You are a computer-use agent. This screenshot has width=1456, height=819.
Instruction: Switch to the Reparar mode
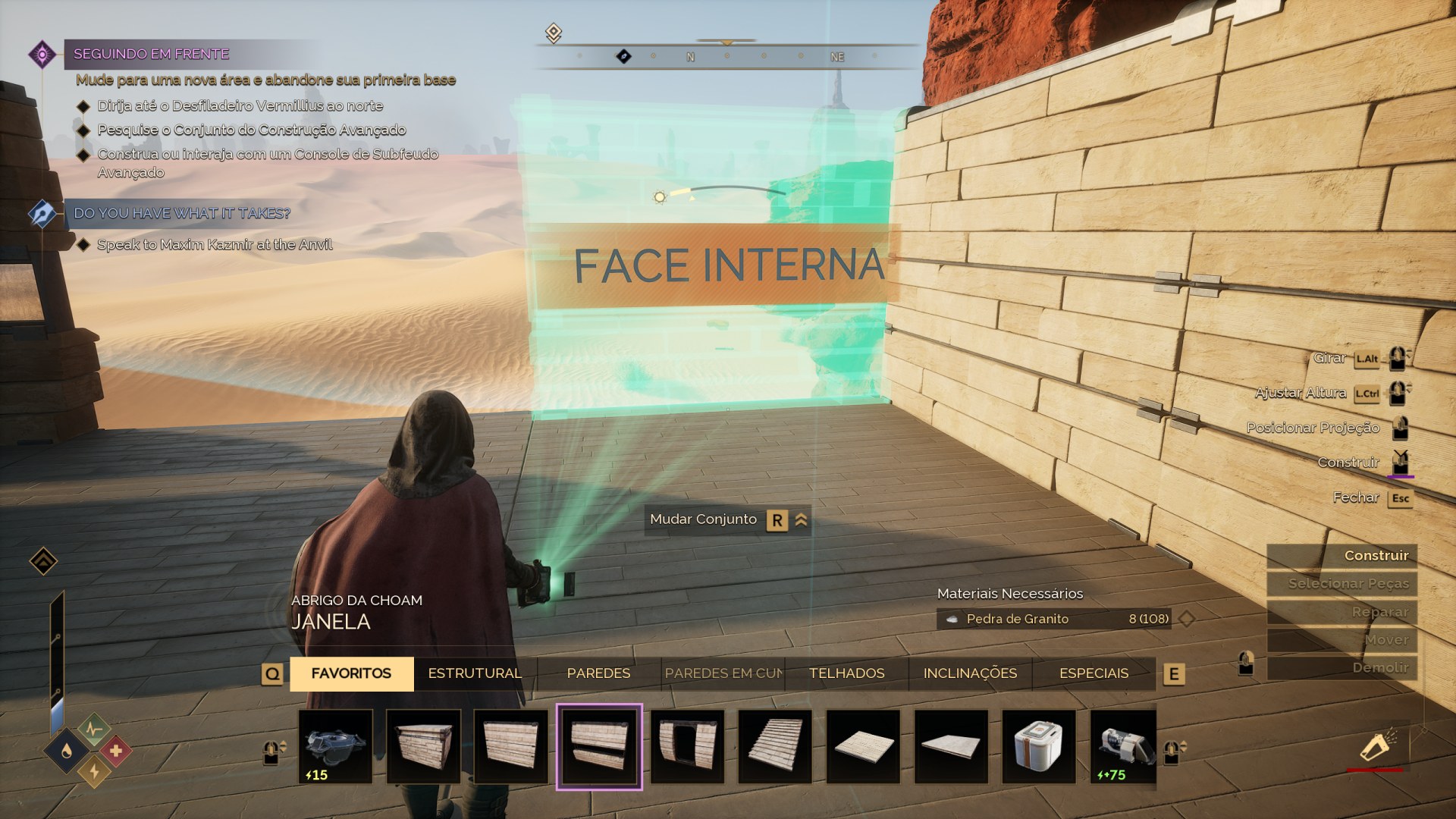click(x=1342, y=612)
